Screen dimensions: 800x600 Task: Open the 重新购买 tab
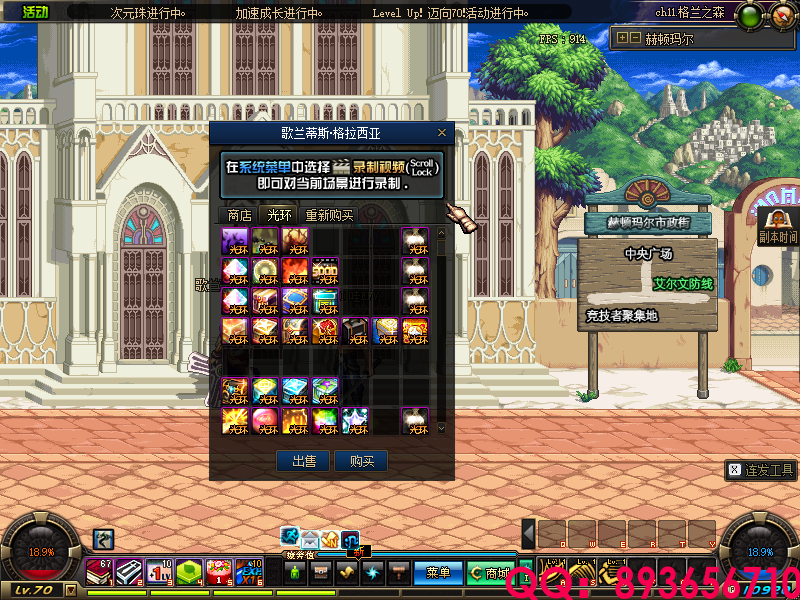click(329, 214)
